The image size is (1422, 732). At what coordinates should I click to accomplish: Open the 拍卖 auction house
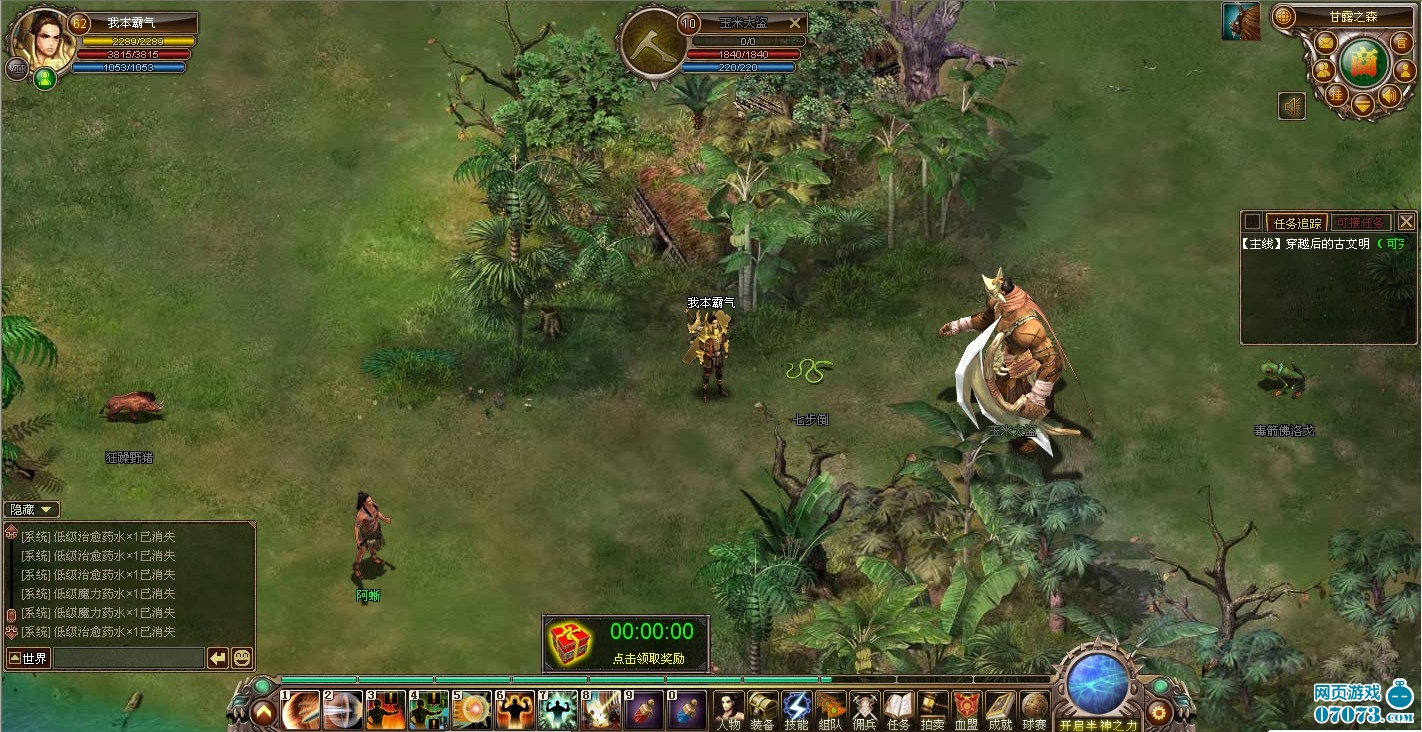(x=932, y=708)
